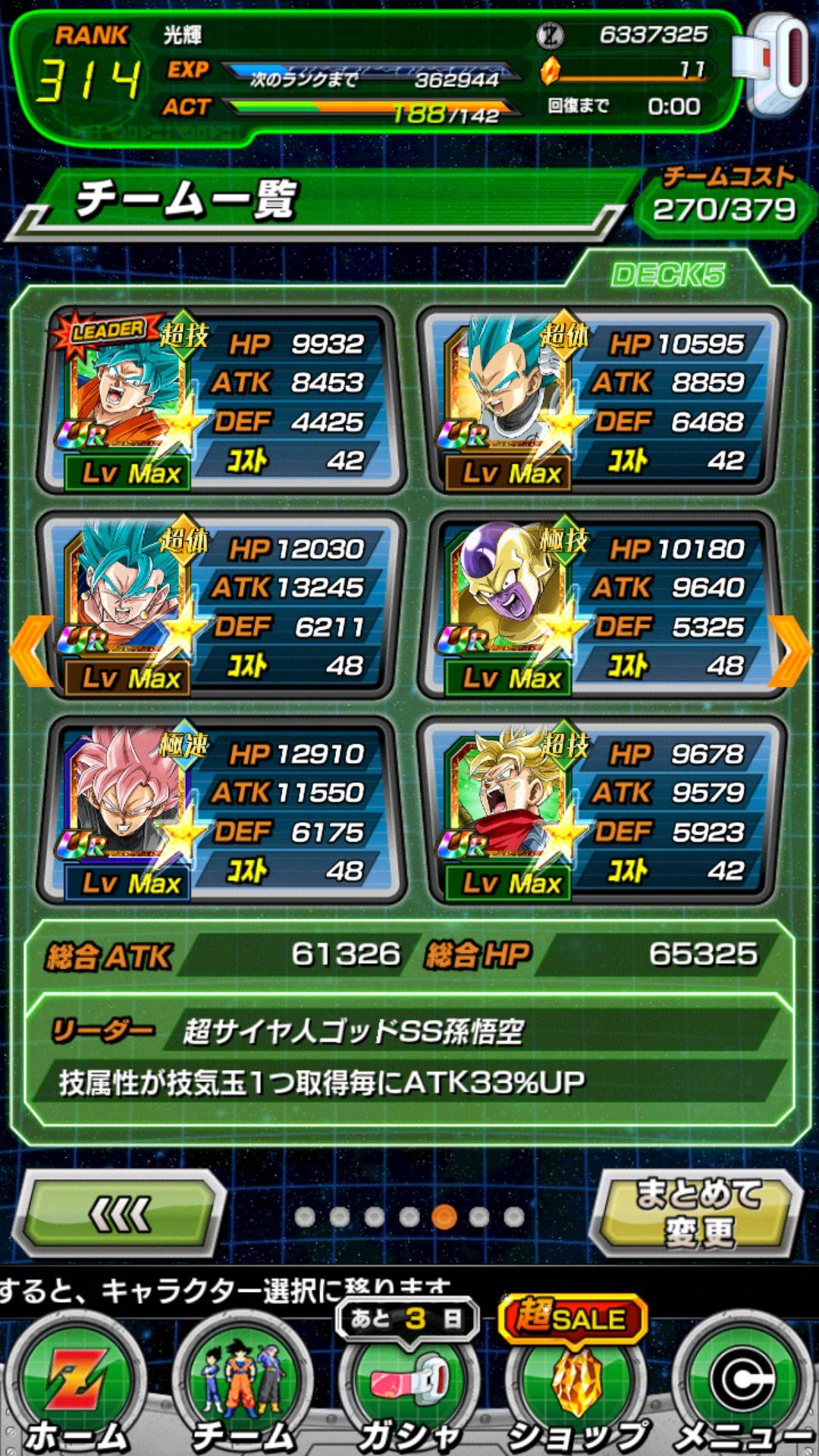Select the Goku Black Rosé card
Viewport: 819px width, 1456px height.
click(220, 810)
